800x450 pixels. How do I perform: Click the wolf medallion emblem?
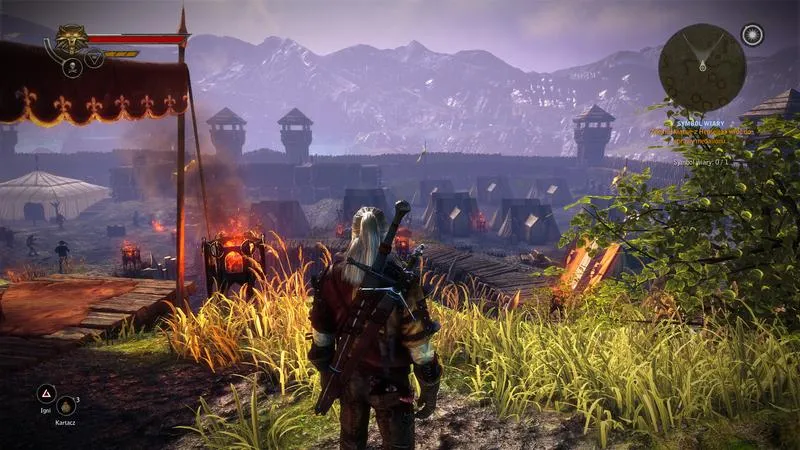pyautogui.click(x=70, y=38)
